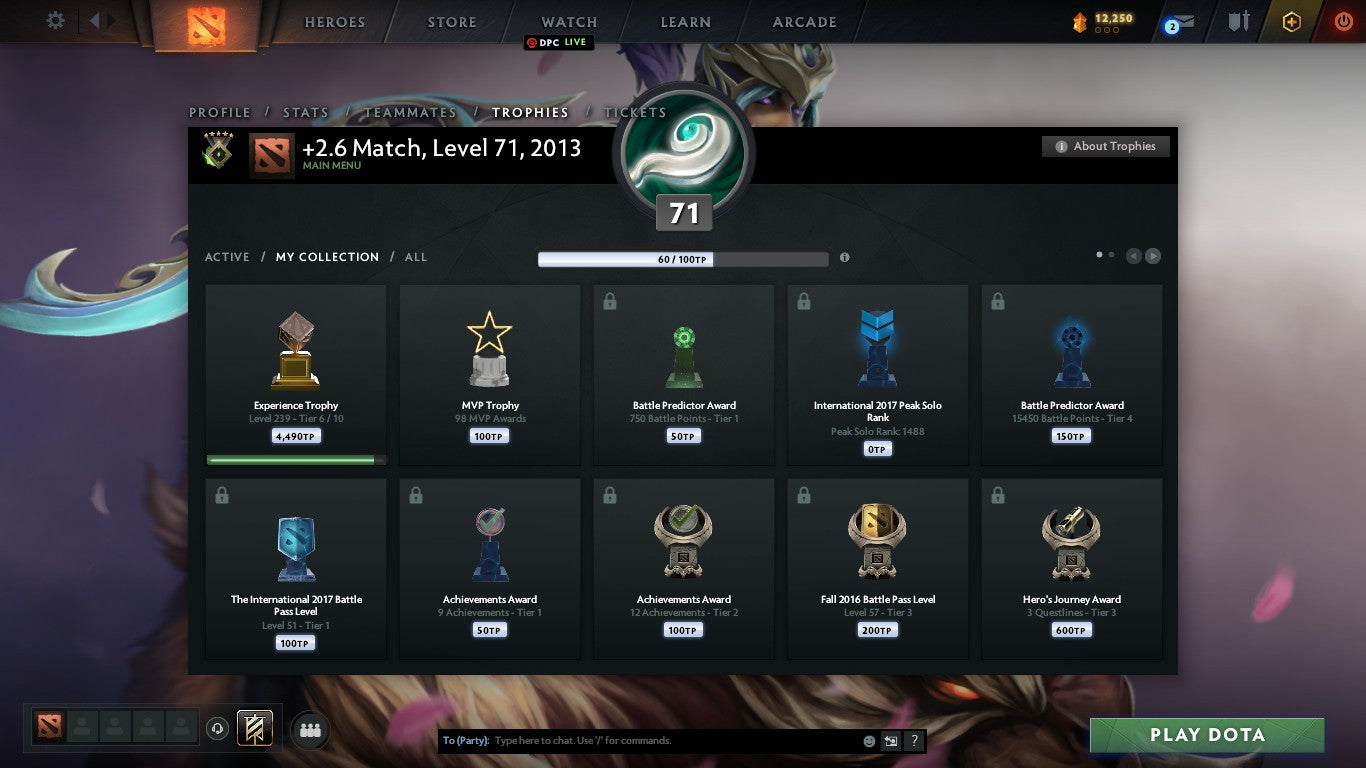Click the About Trophies button
This screenshot has width=1366, height=768.
1105,146
